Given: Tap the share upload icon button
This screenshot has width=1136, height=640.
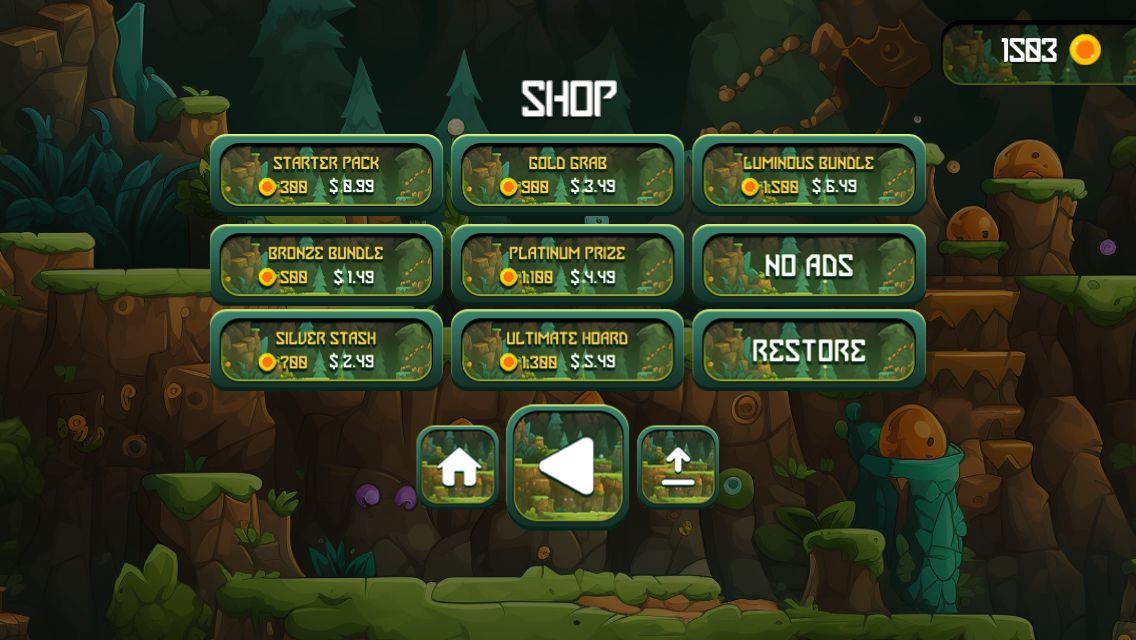Looking at the screenshot, I should [x=678, y=466].
